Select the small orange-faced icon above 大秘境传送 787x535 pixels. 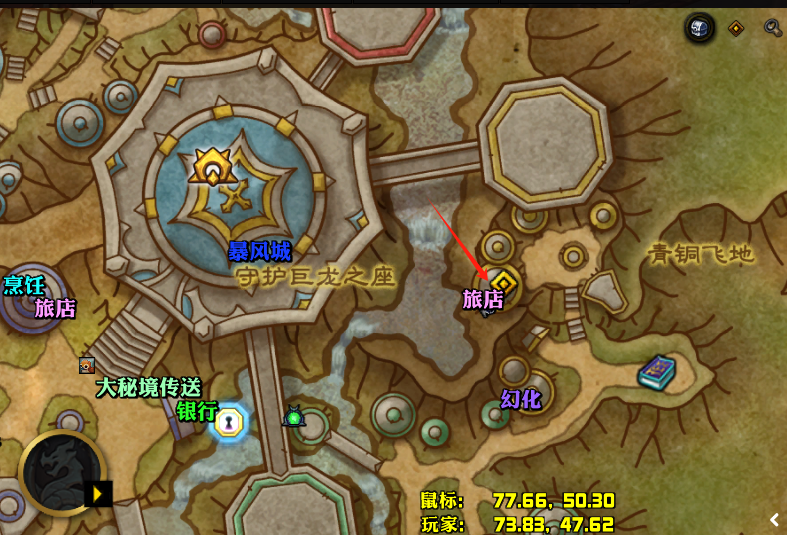tap(87, 365)
